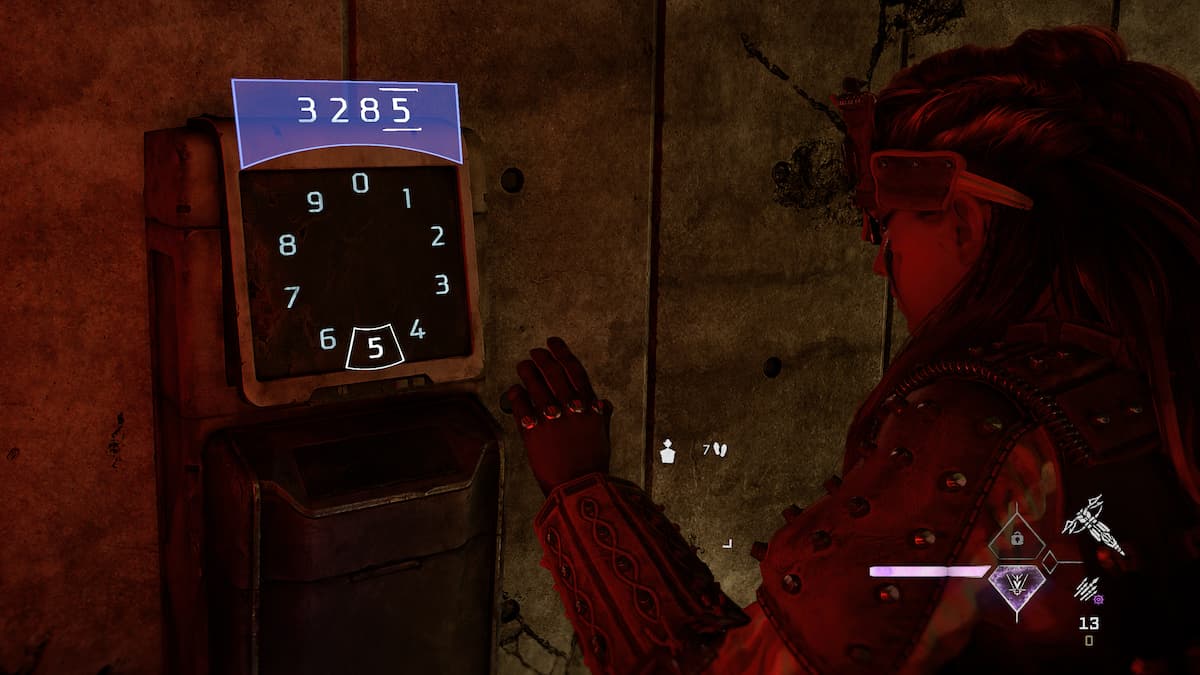The image size is (1200, 675).
Task: Tap digit 2 on the code dial
Action: (x=437, y=237)
